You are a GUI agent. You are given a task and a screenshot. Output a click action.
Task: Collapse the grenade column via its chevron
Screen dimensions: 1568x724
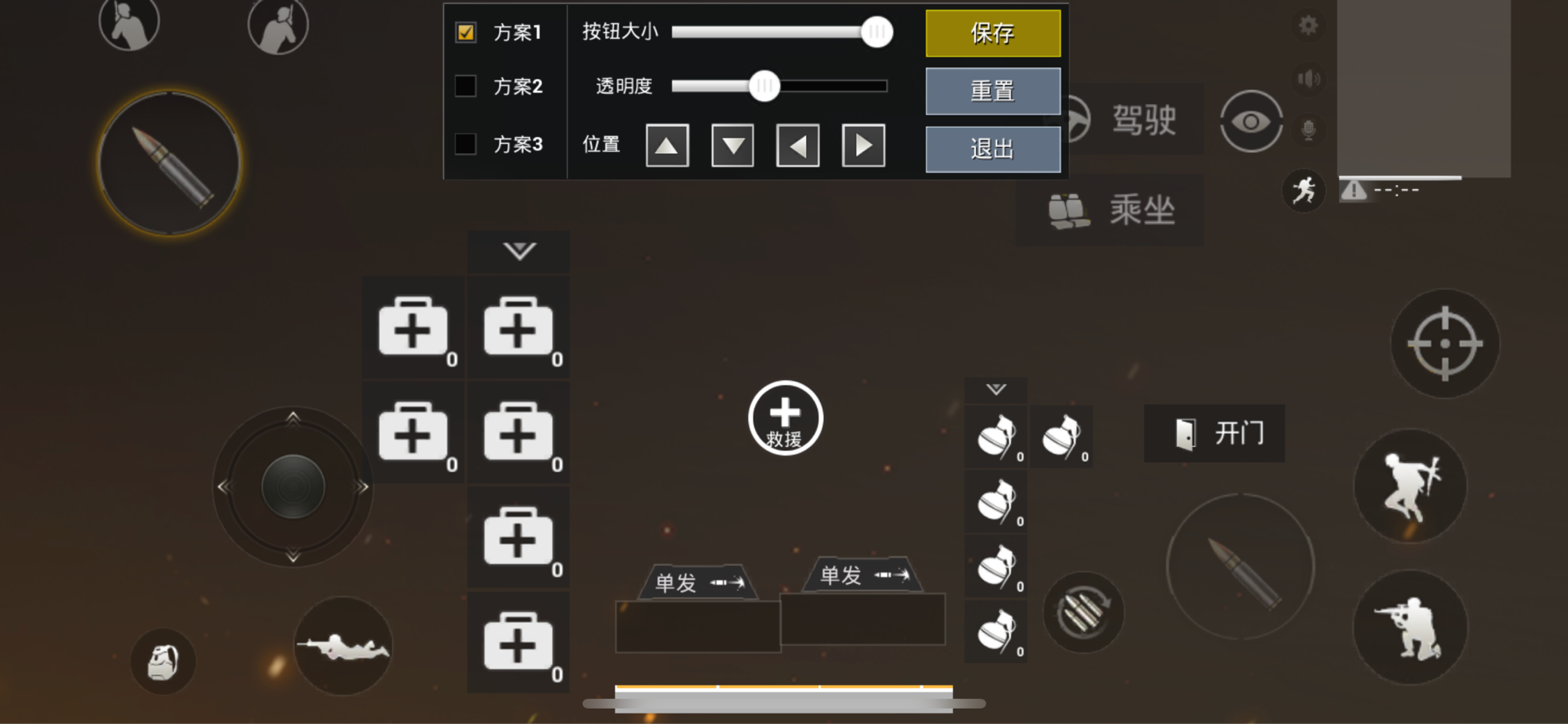996,389
